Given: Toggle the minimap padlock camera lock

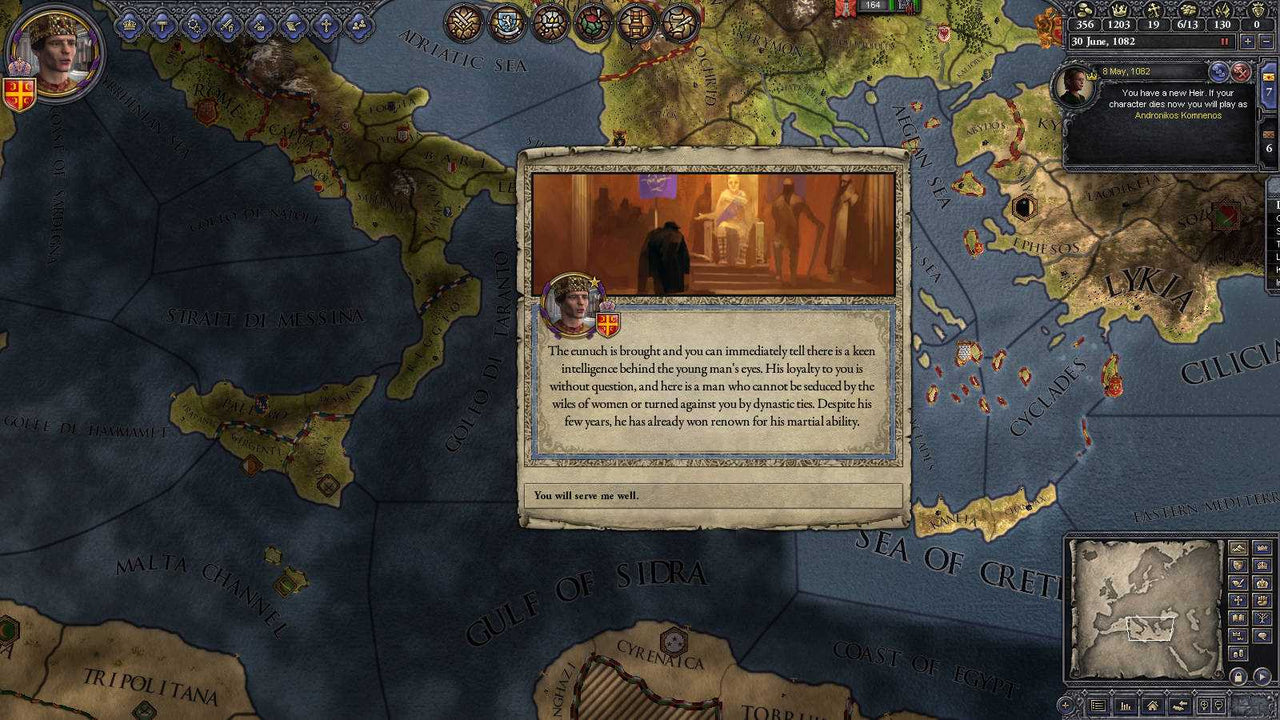Looking at the screenshot, I should (1238, 676).
